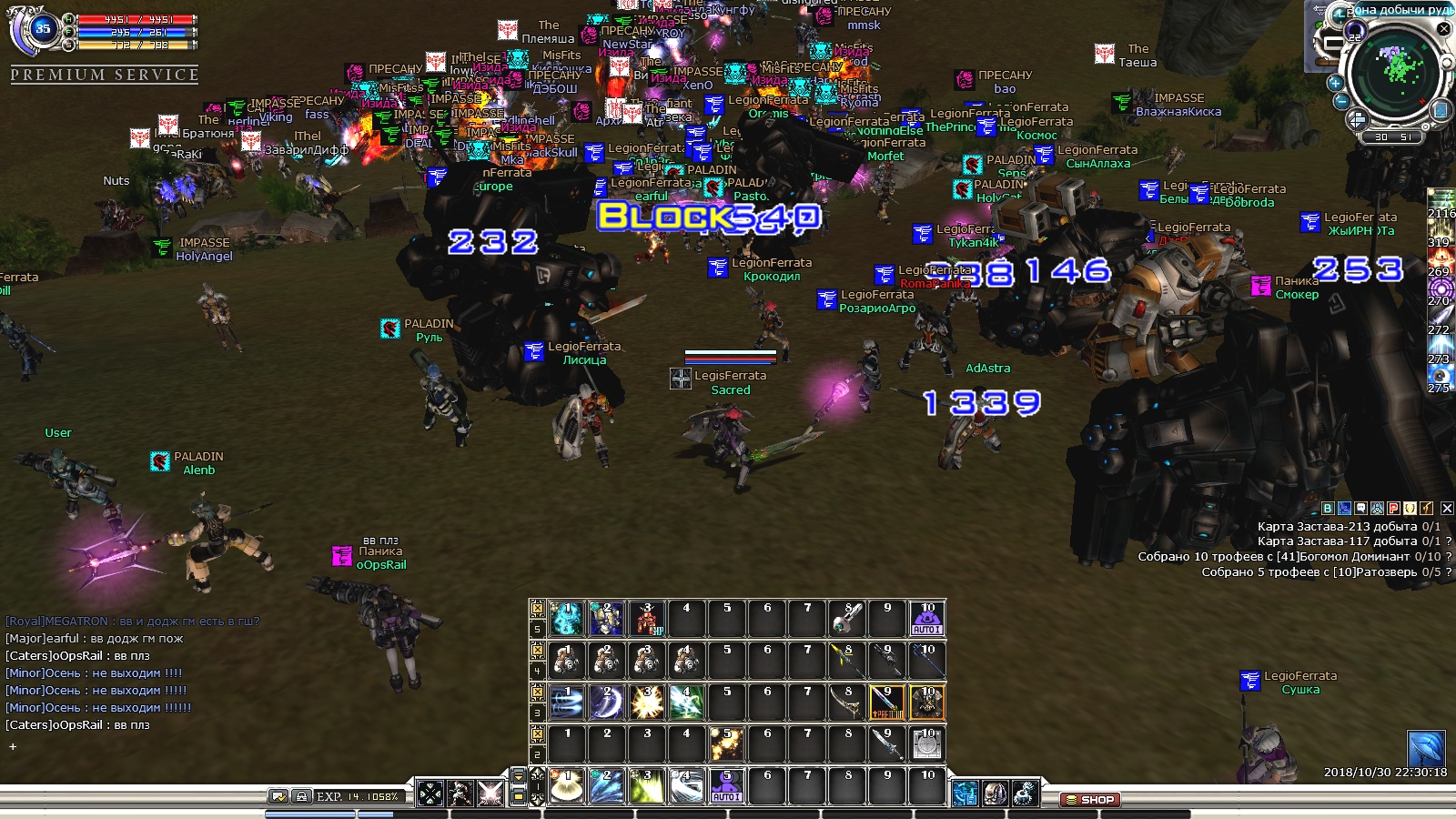Click the minimap zoom-in plus button

tap(1336, 83)
